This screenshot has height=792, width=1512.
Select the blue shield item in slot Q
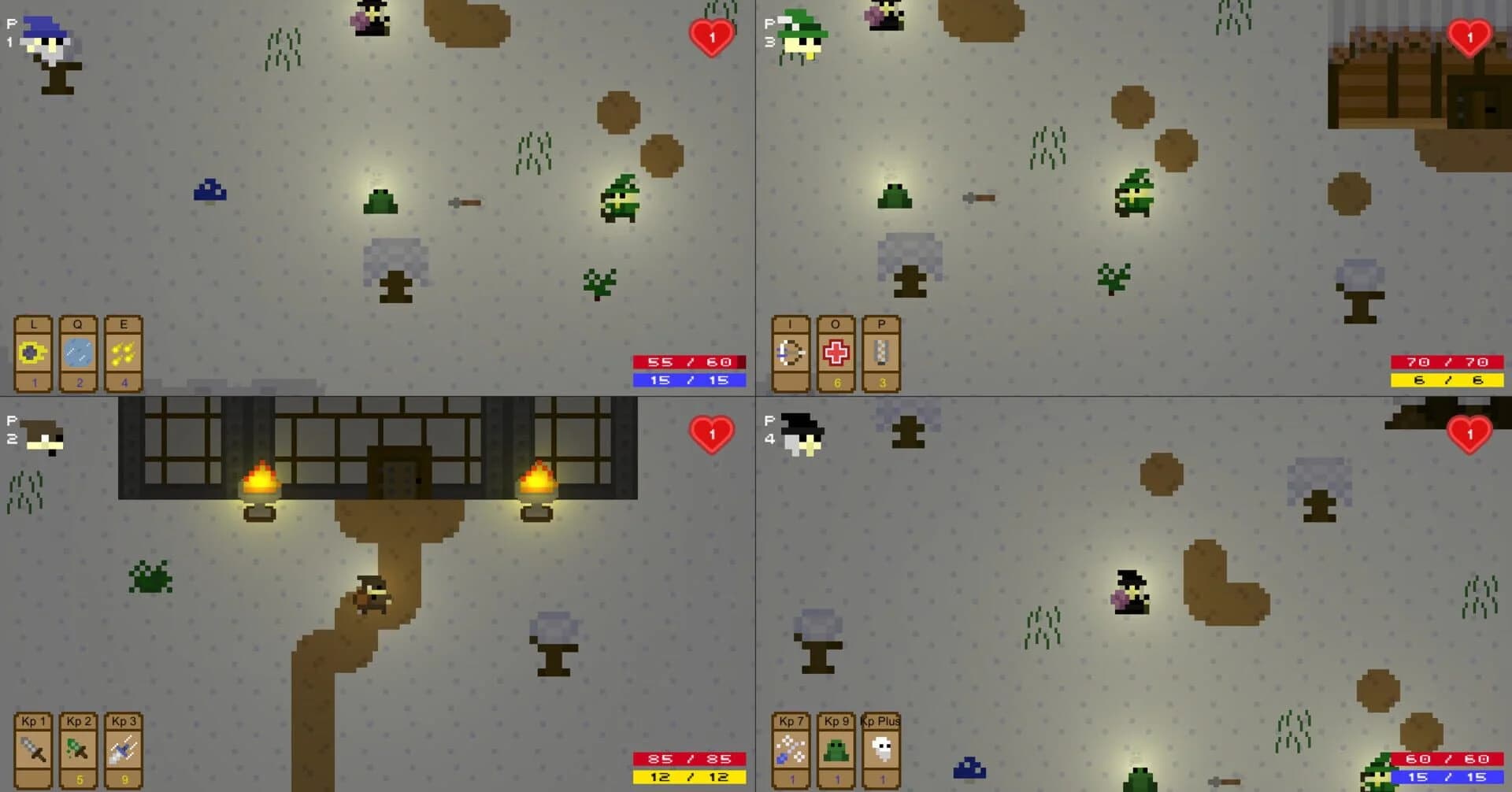pyautogui.click(x=78, y=353)
